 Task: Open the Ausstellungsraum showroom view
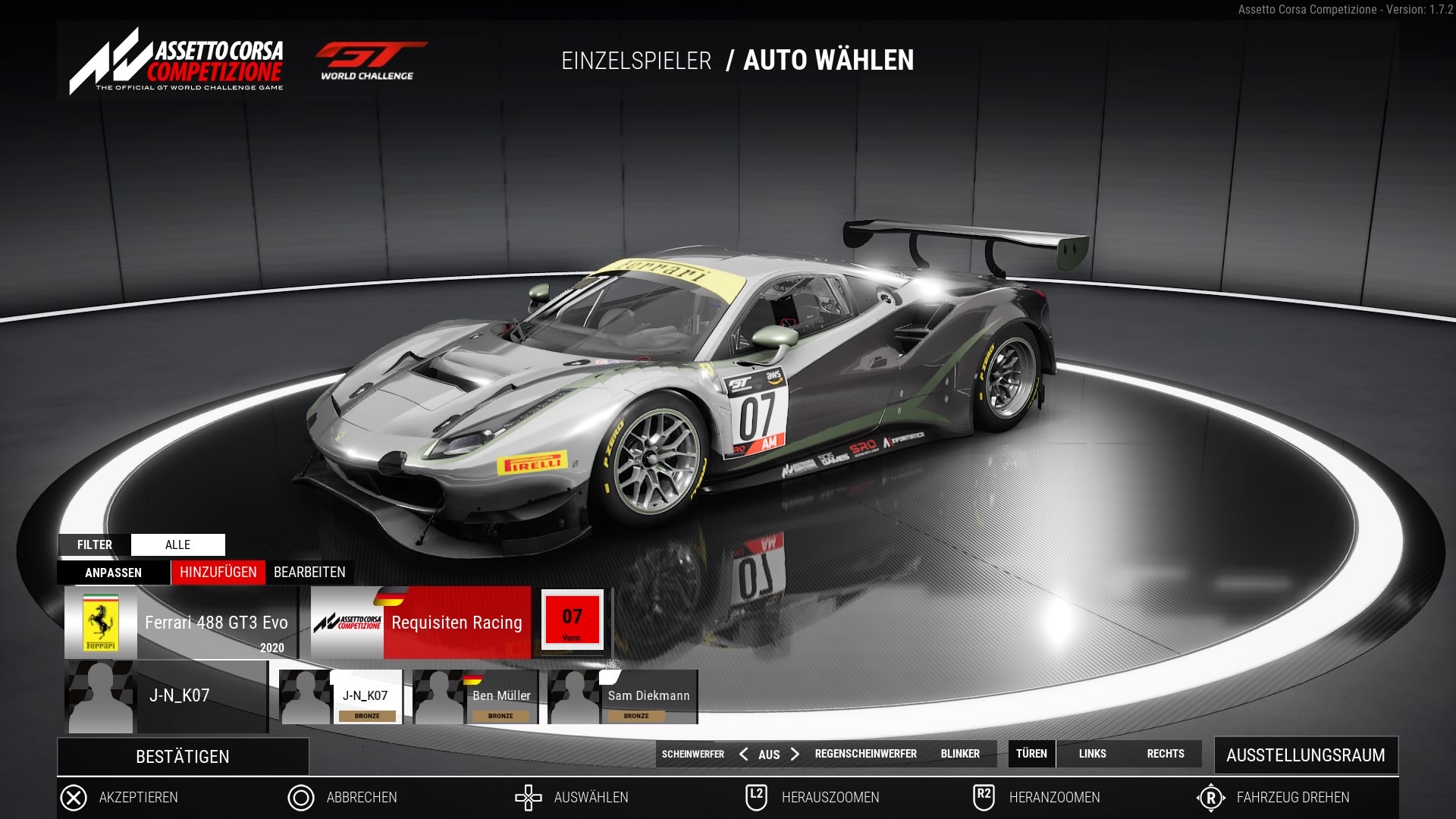tap(1305, 755)
